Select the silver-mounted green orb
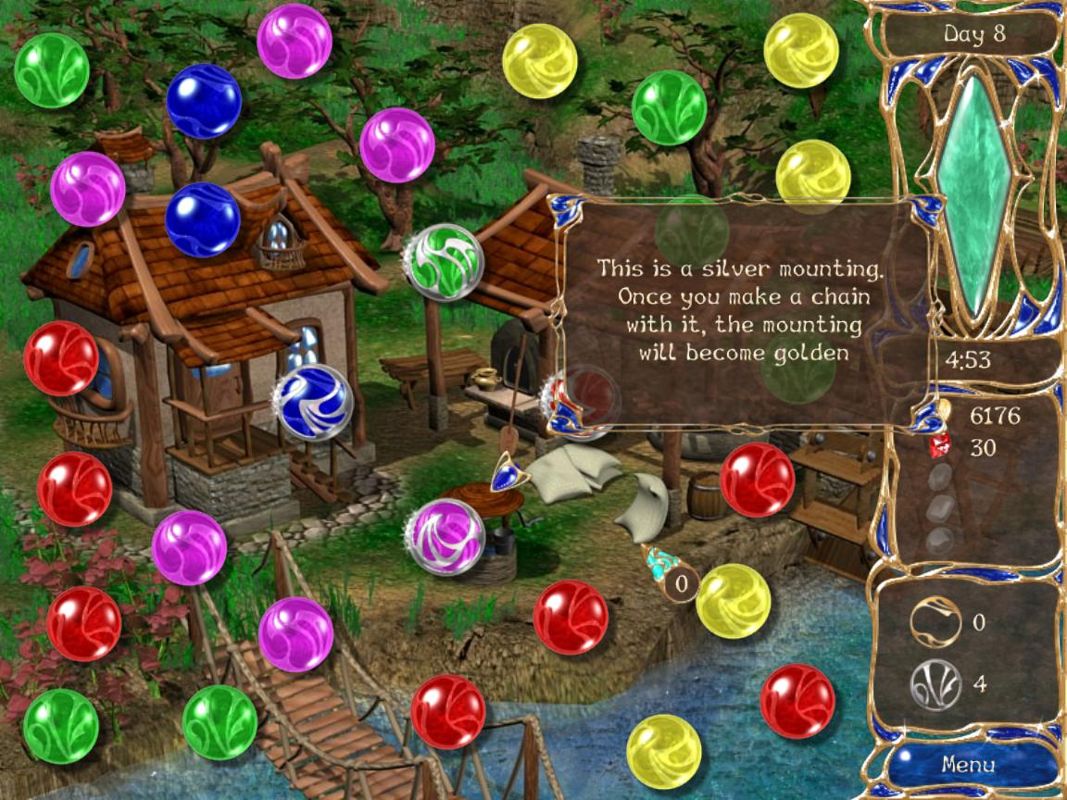1067x800 pixels. pos(443,261)
